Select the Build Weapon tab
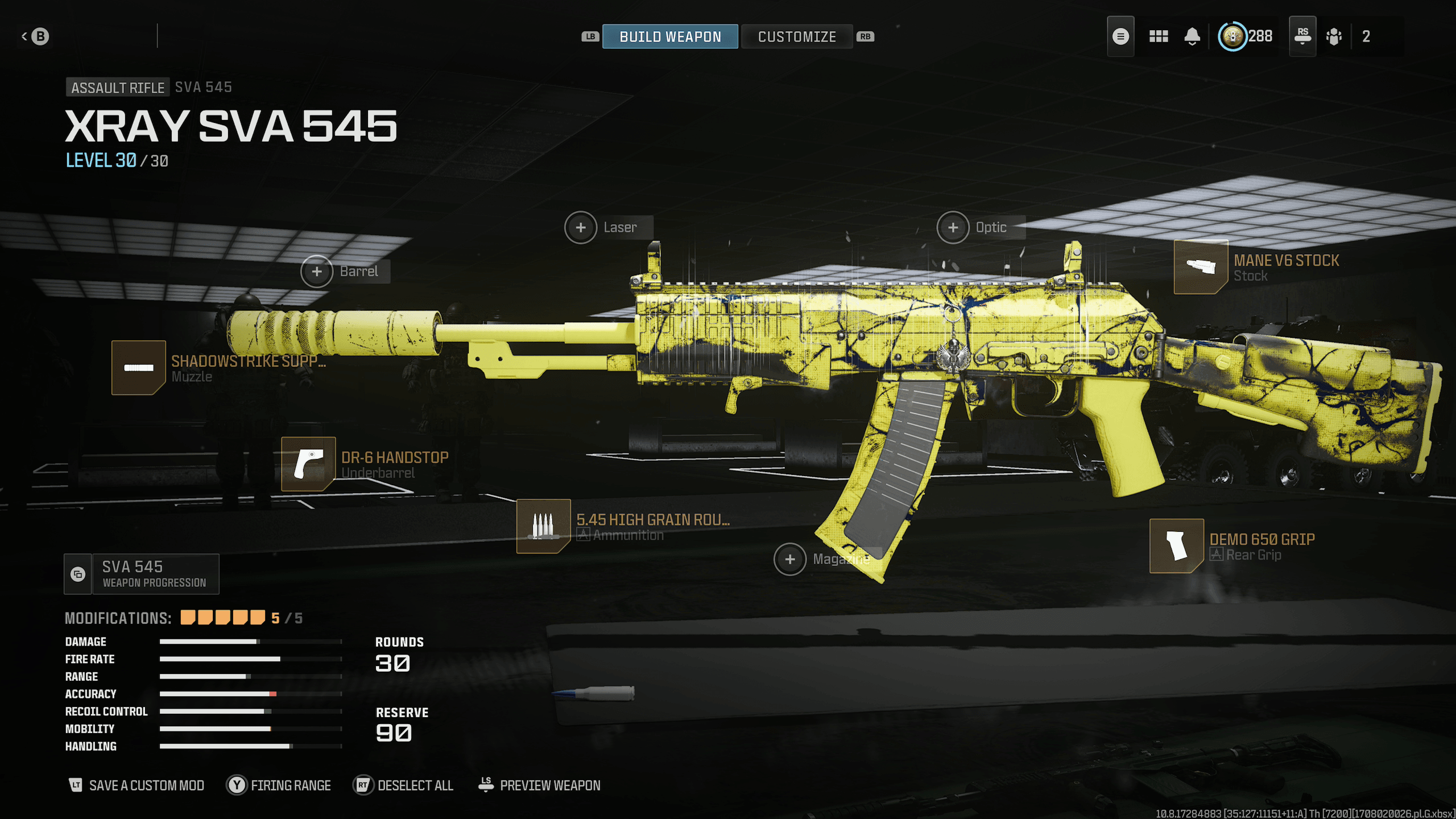 (669, 36)
